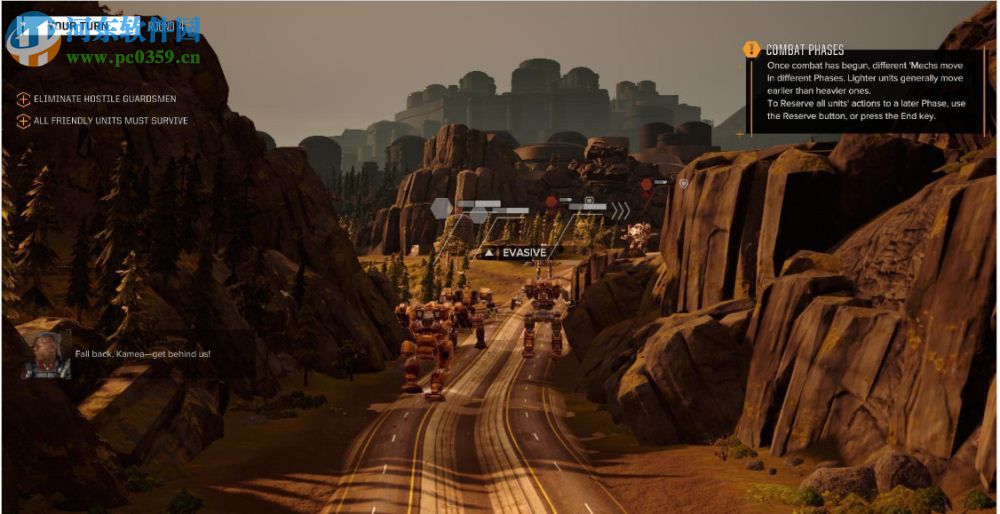The width and height of the screenshot is (1000, 514).
Task: Click the pilot portrait beside the dialogue
Action: 46,355
